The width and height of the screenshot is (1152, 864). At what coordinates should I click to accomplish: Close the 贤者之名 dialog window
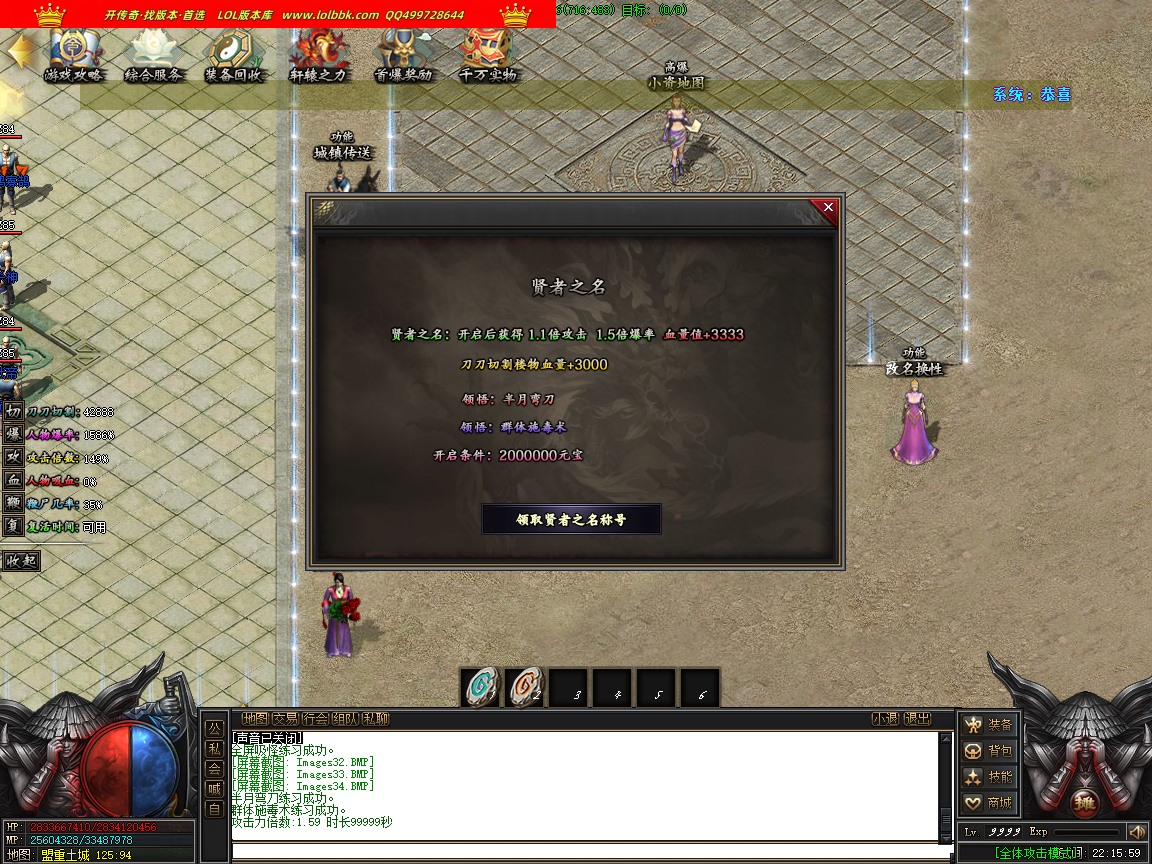pyautogui.click(x=828, y=208)
